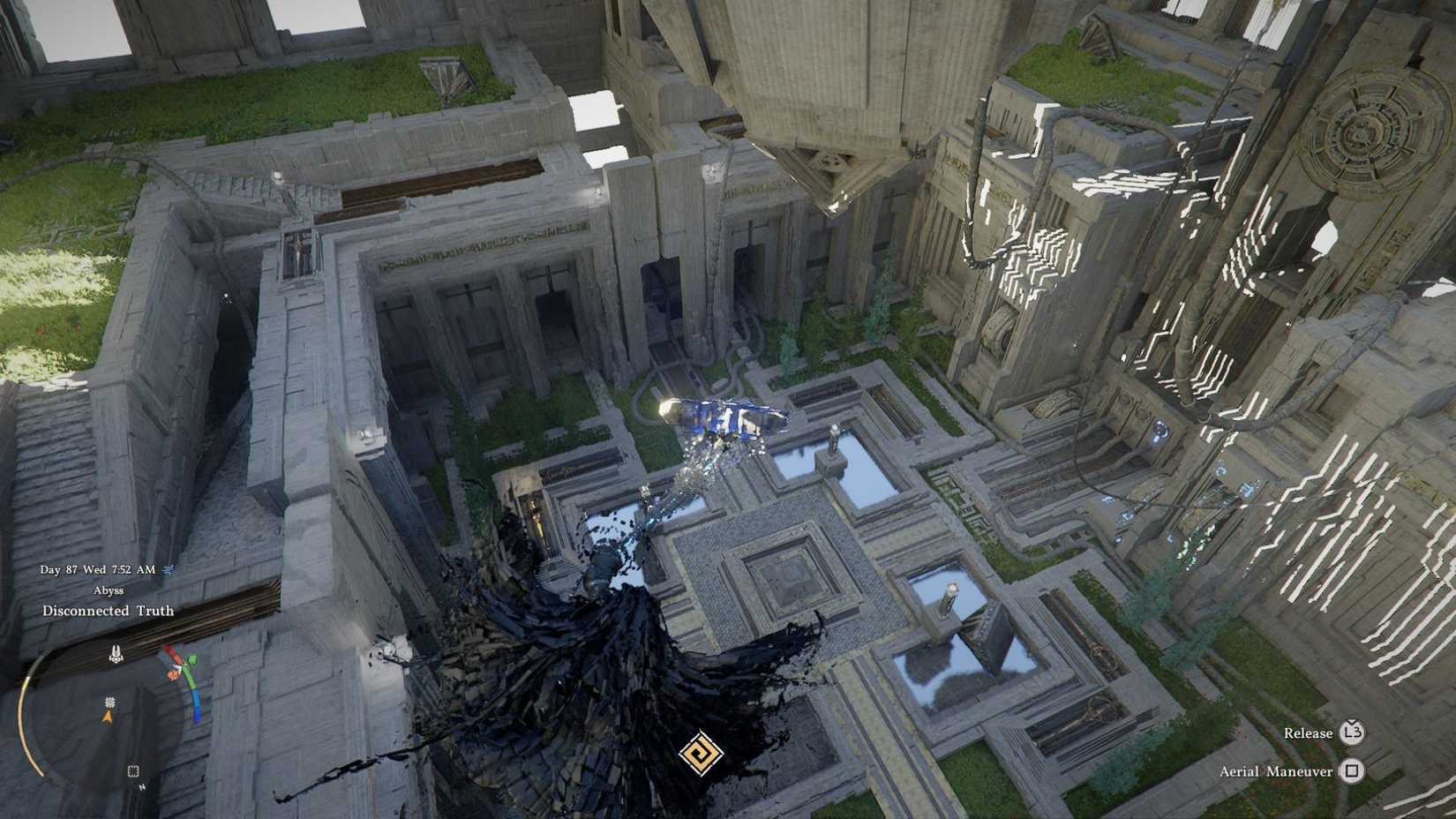Trigger the Aerial Maneuver command

(x=1275, y=771)
